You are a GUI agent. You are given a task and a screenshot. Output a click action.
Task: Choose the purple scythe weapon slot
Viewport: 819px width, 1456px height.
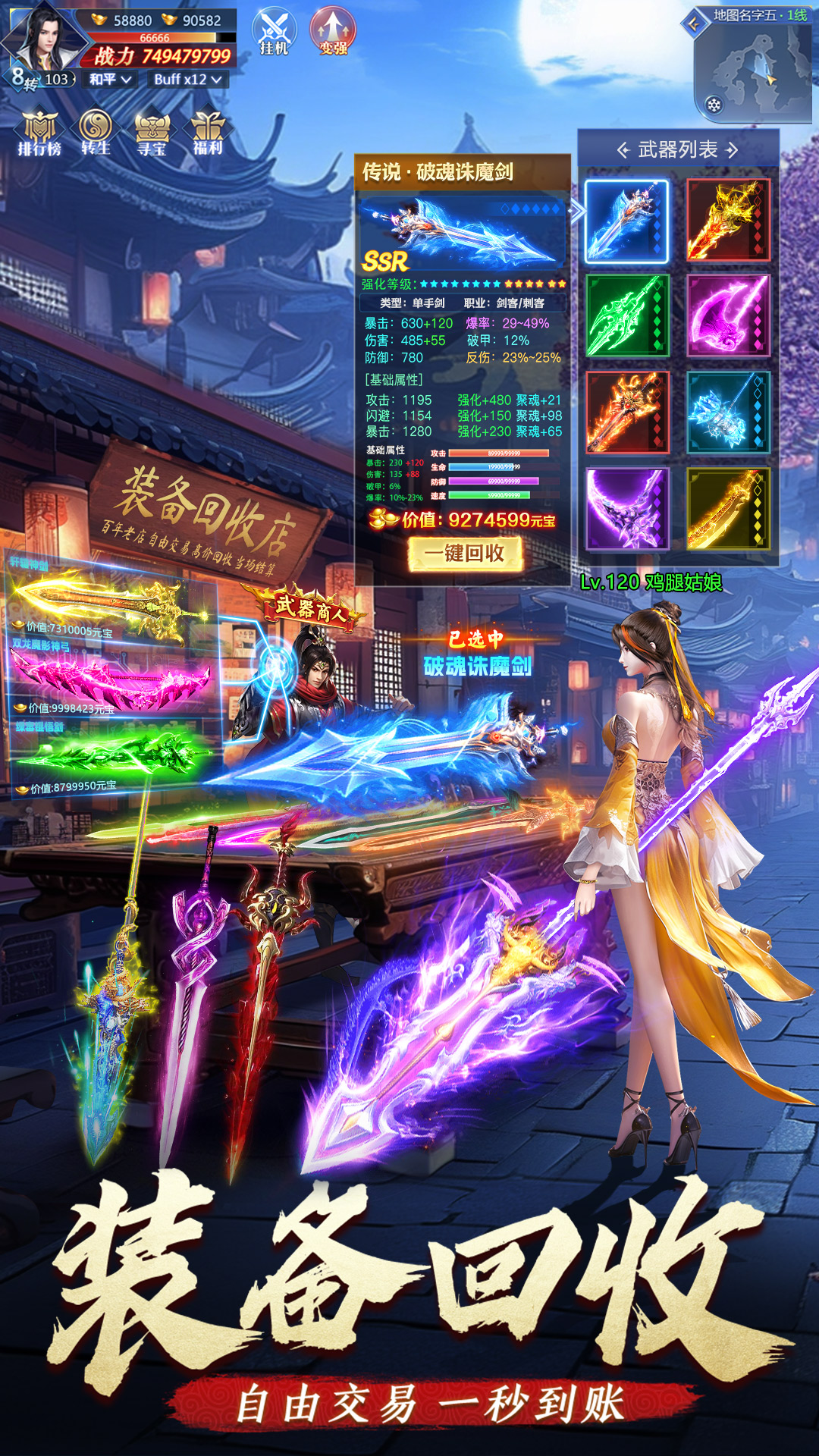coord(626,508)
